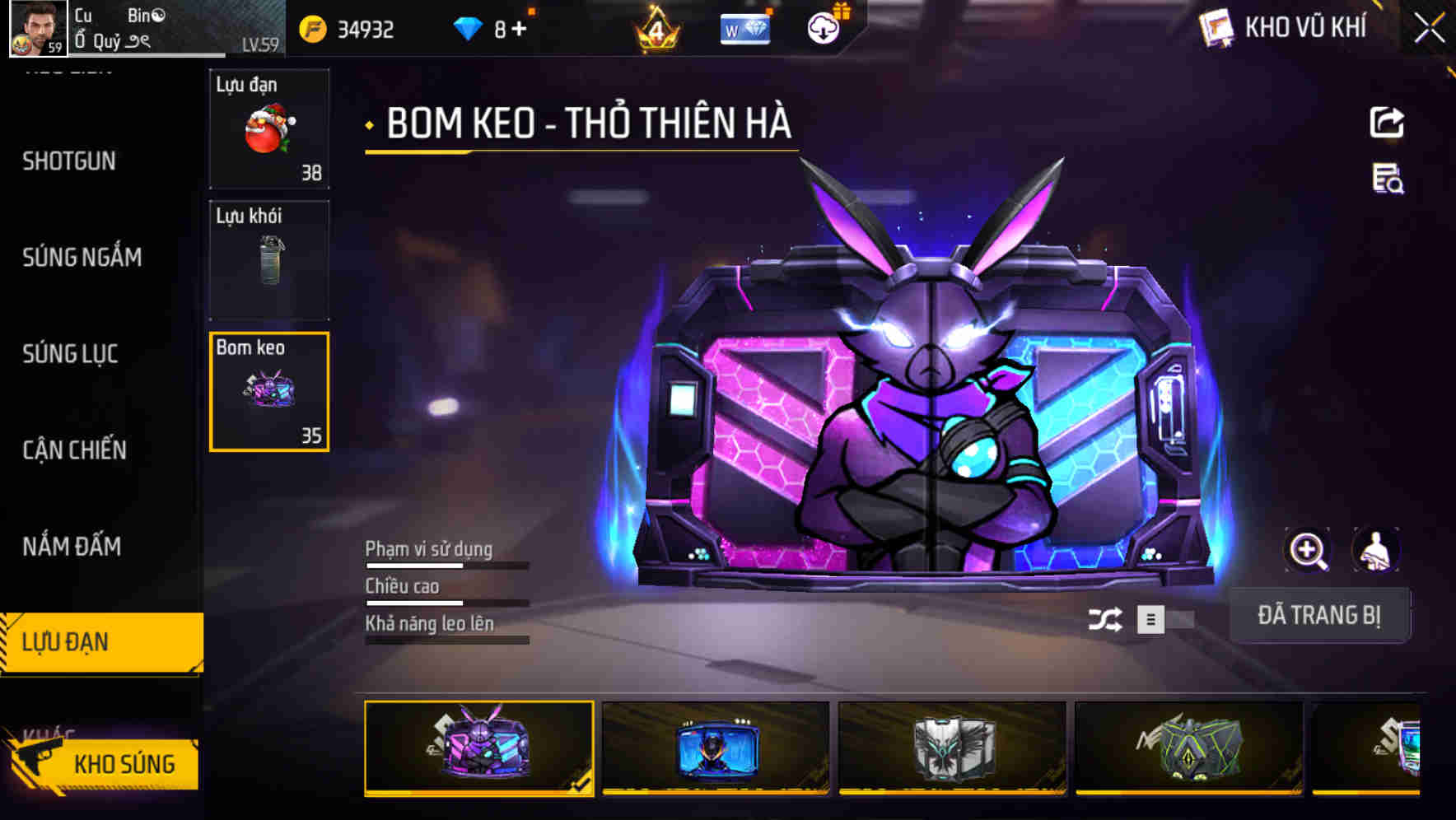The width and height of the screenshot is (1456, 820).
Task: Enable the magnifier zoom preview of the bomb
Action: point(1308,550)
